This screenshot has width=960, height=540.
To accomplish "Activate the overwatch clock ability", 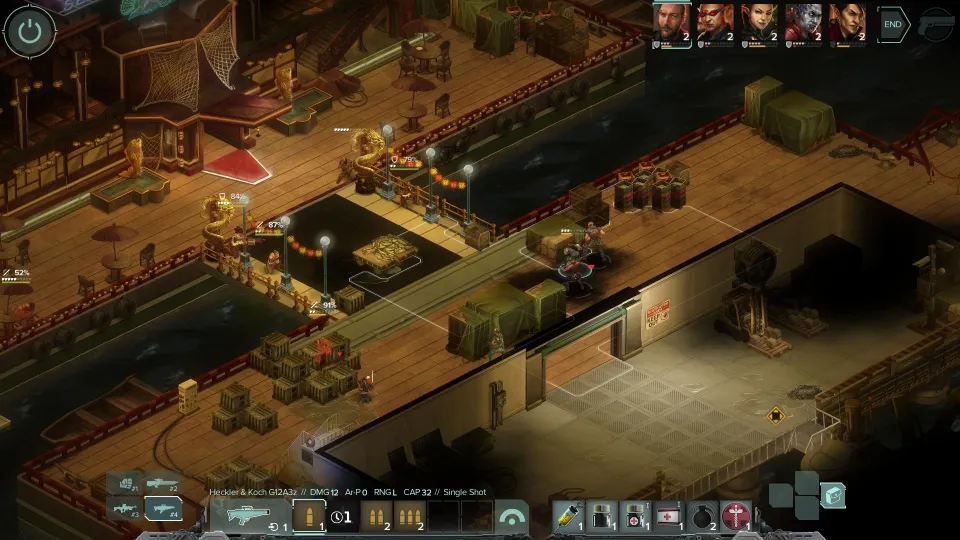I will [x=342, y=516].
